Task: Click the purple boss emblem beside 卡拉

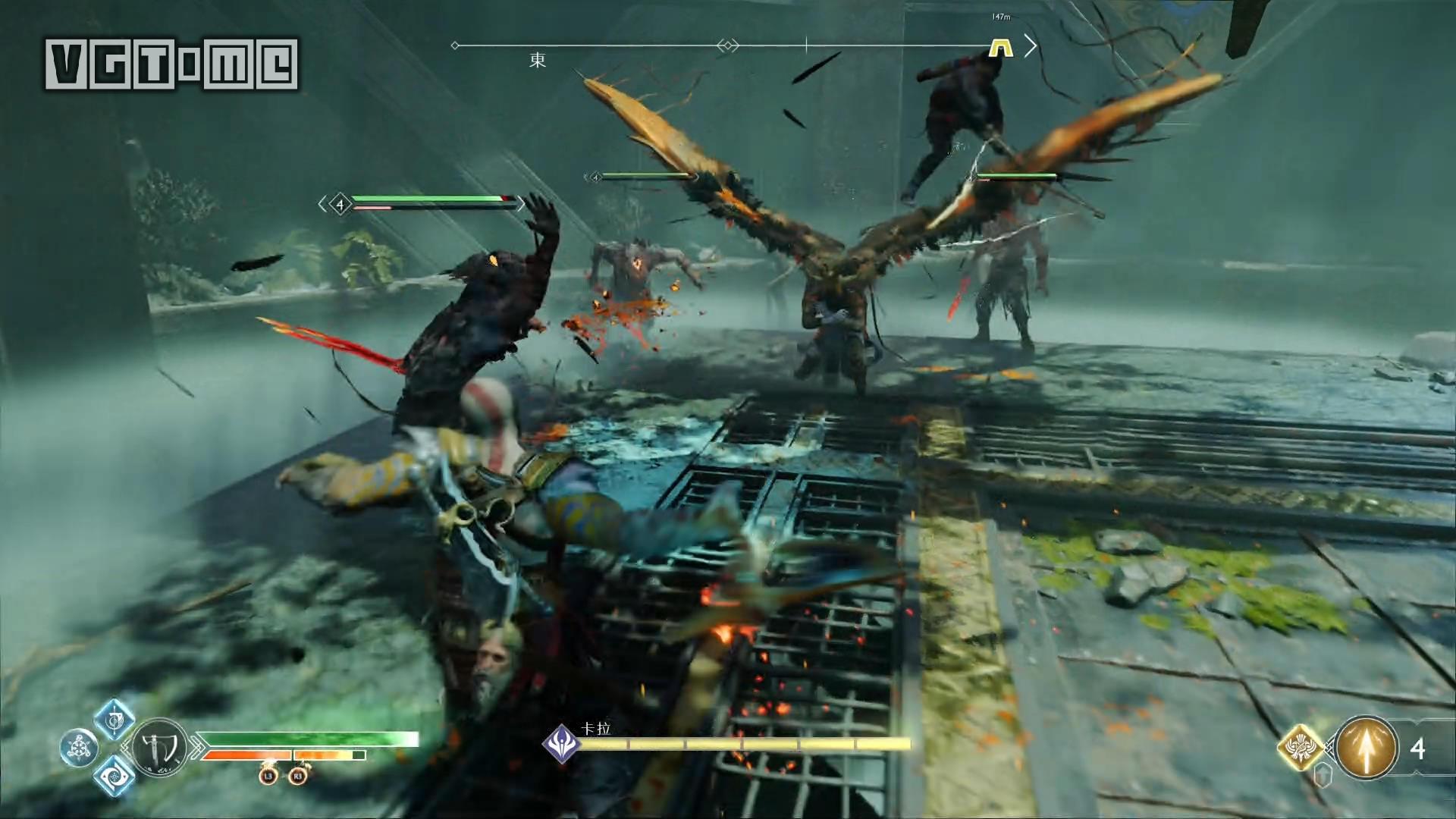Action: tap(561, 743)
